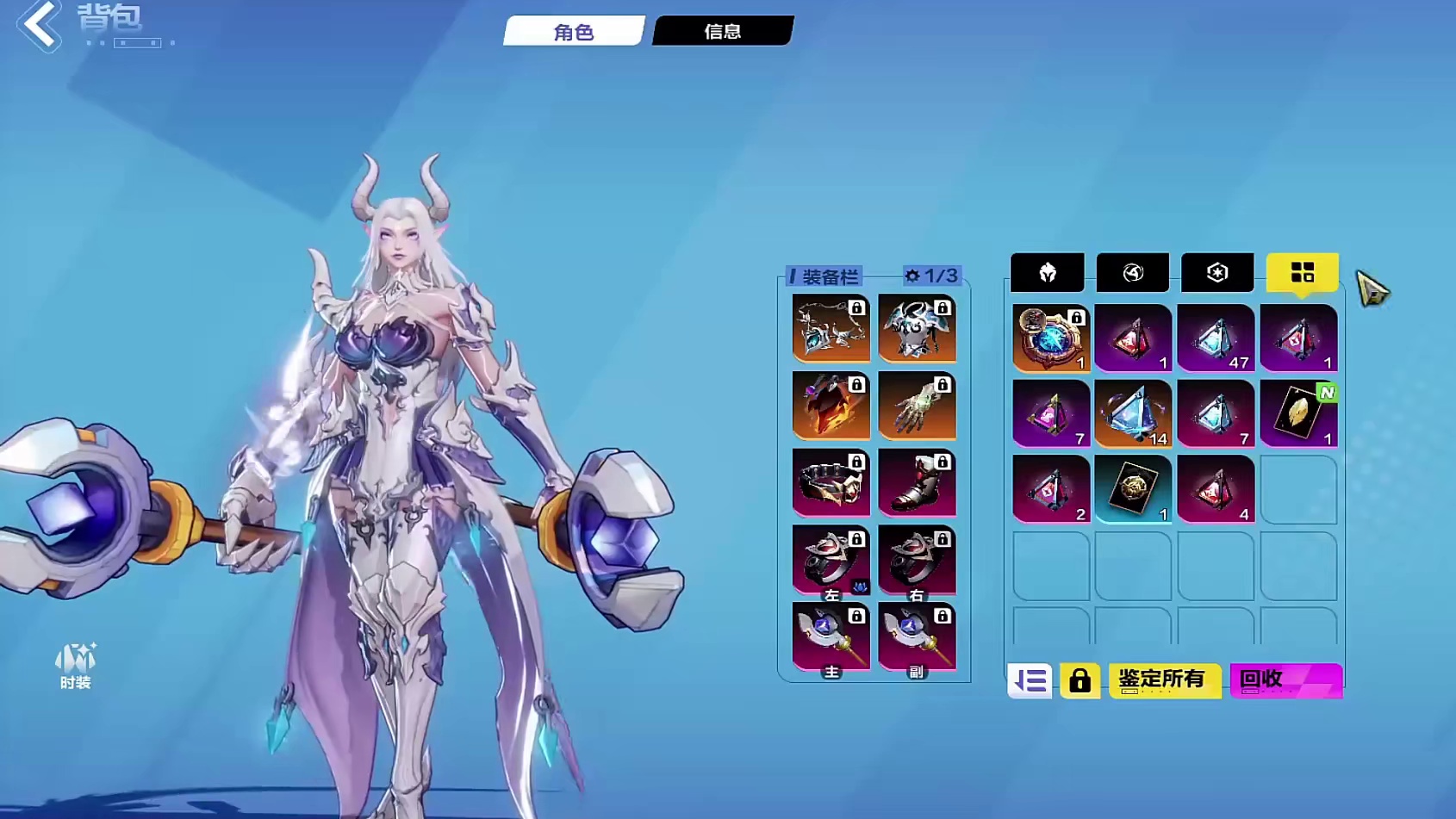Image resolution: width=1456 pixels, height=819 pixels.
Task: Open the 时装 costume menu
Action: tap(75, 666)
